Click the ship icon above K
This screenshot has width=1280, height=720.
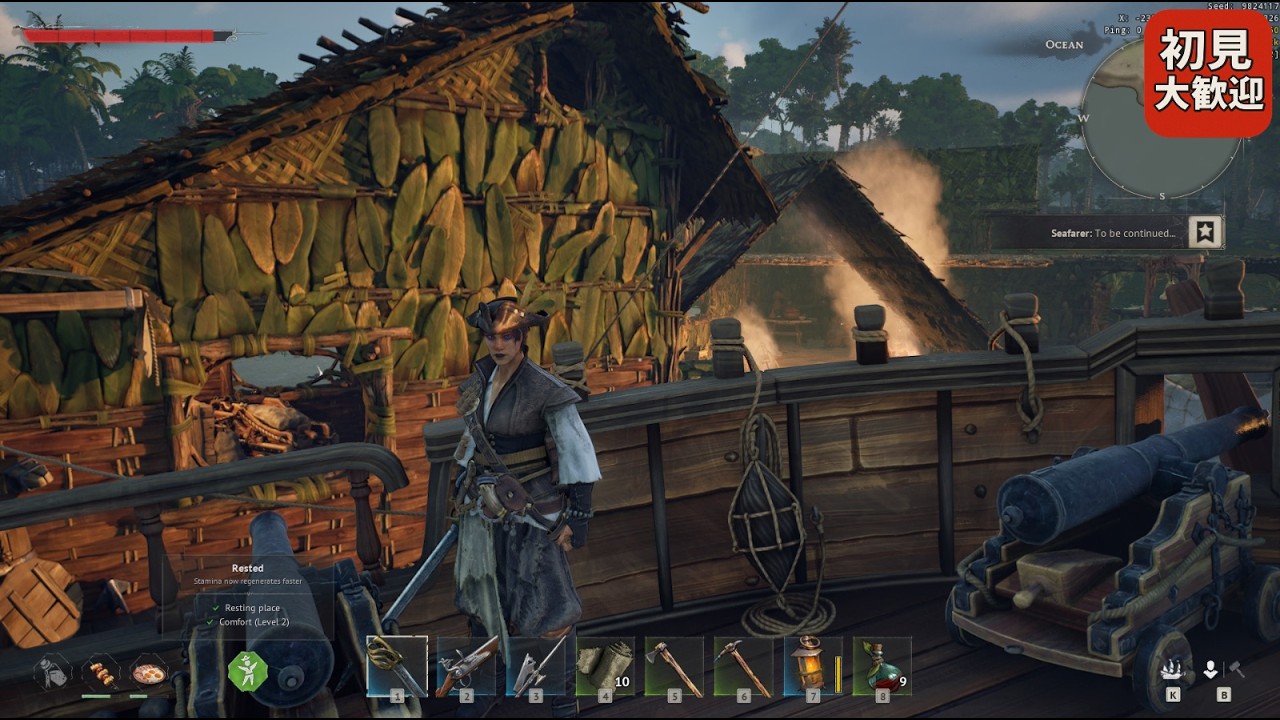click(x=1172, y=669)
